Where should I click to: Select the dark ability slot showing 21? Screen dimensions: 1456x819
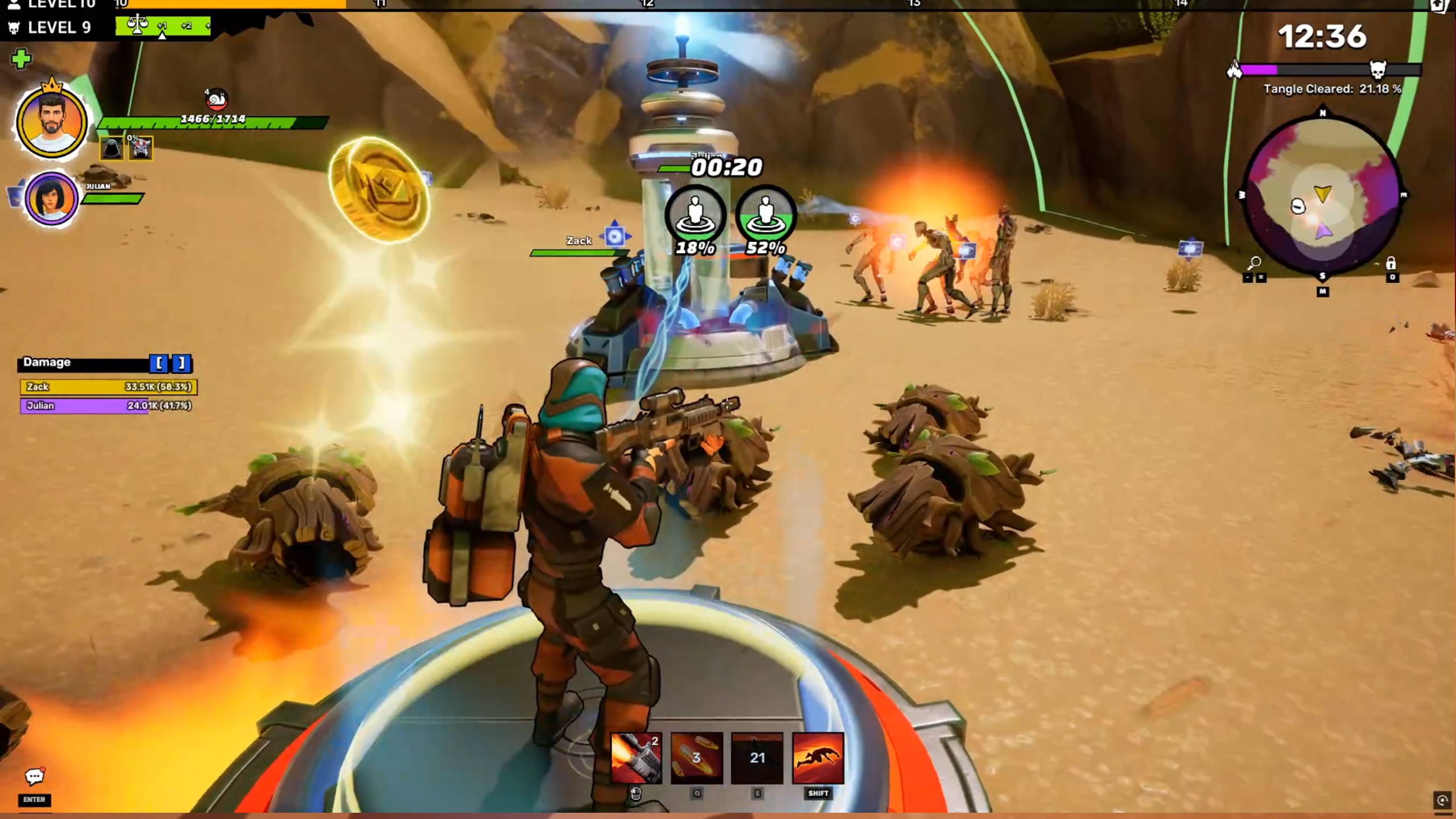757,758
